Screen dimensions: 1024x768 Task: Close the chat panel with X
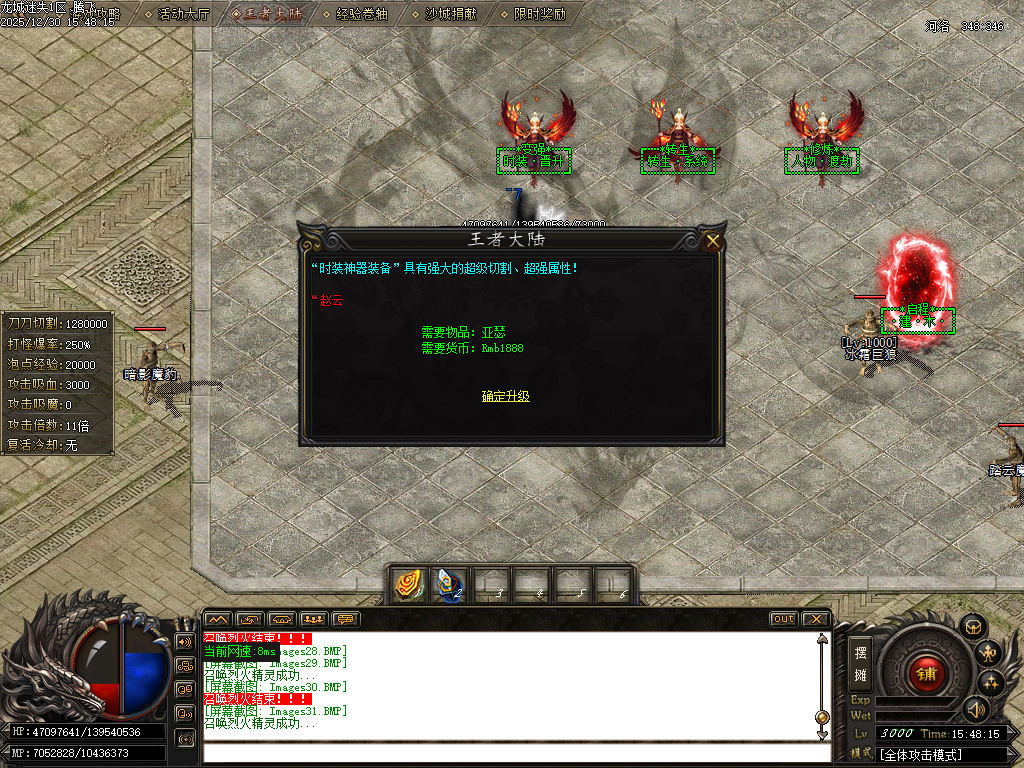[815, 619]
